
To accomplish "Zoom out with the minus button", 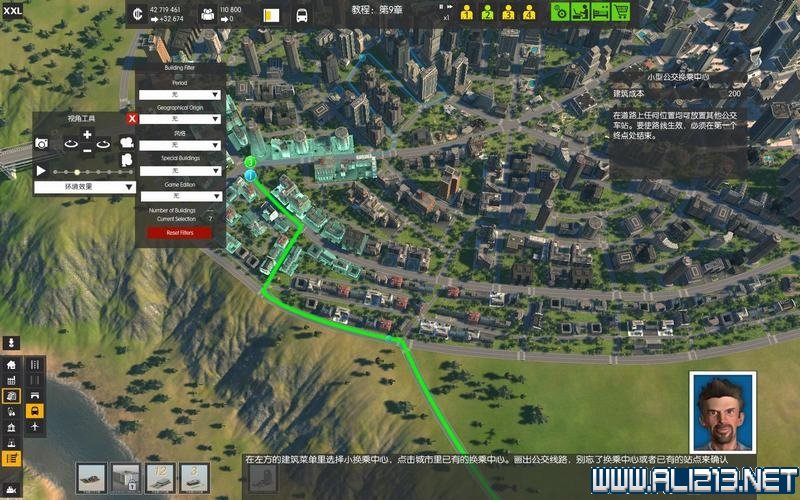I will tap(87, 151).
